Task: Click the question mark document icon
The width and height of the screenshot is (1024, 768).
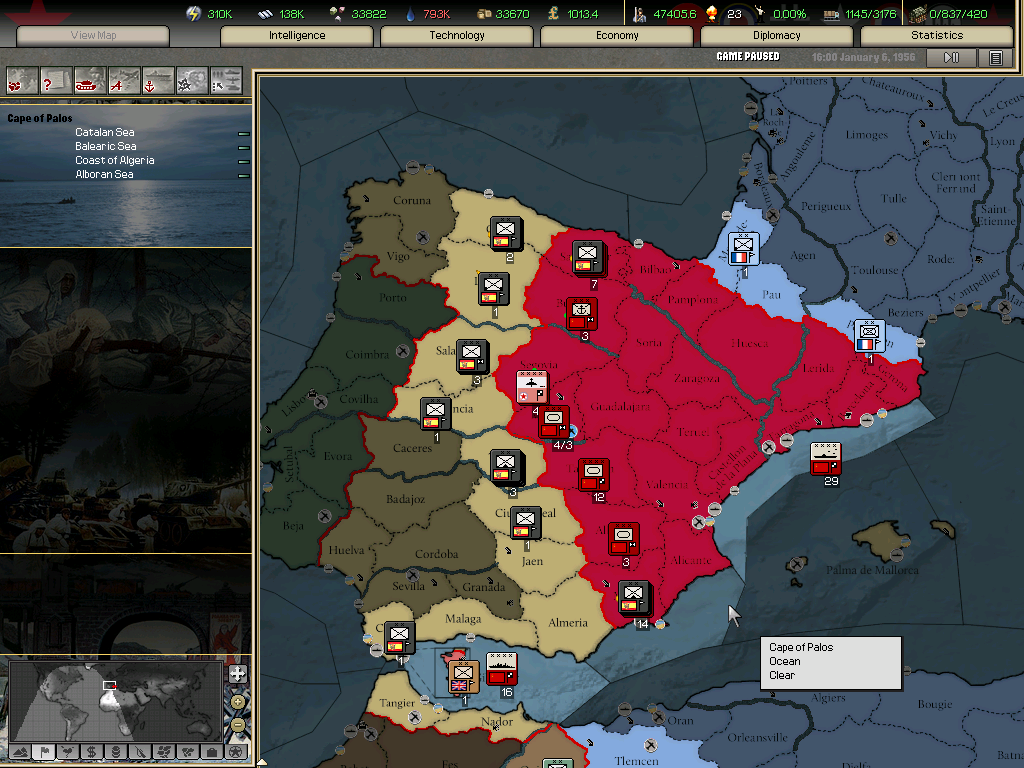Action: coord(56,80)
